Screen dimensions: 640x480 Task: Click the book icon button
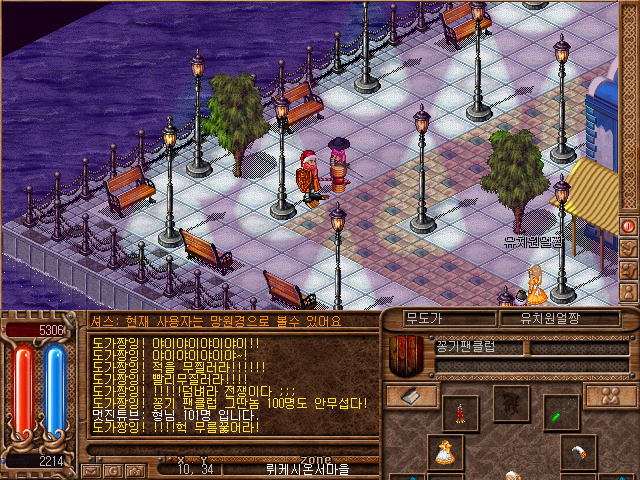tap(413, 396)
